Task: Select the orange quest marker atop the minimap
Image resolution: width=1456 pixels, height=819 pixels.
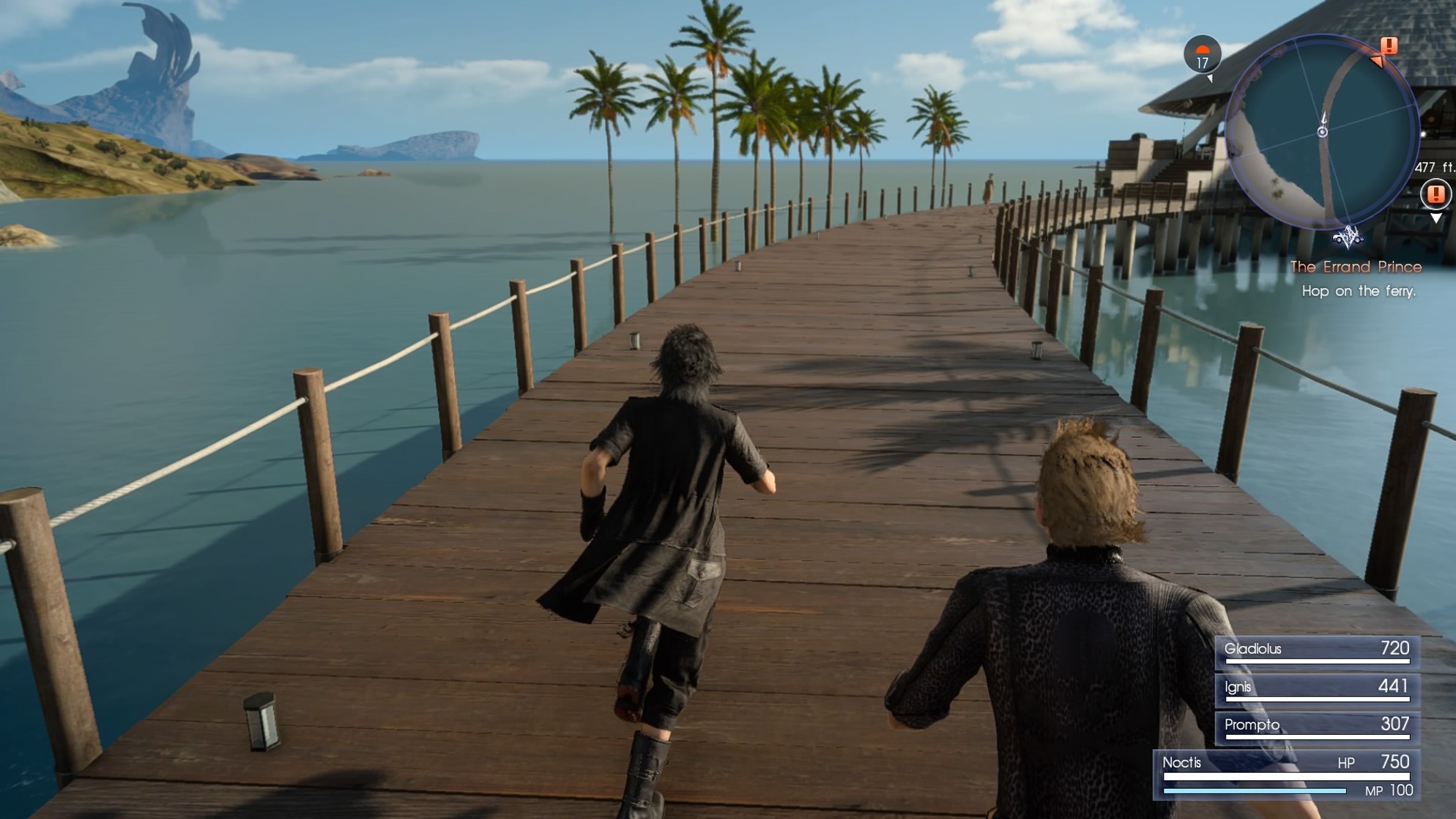Action: click(1388, 46)
